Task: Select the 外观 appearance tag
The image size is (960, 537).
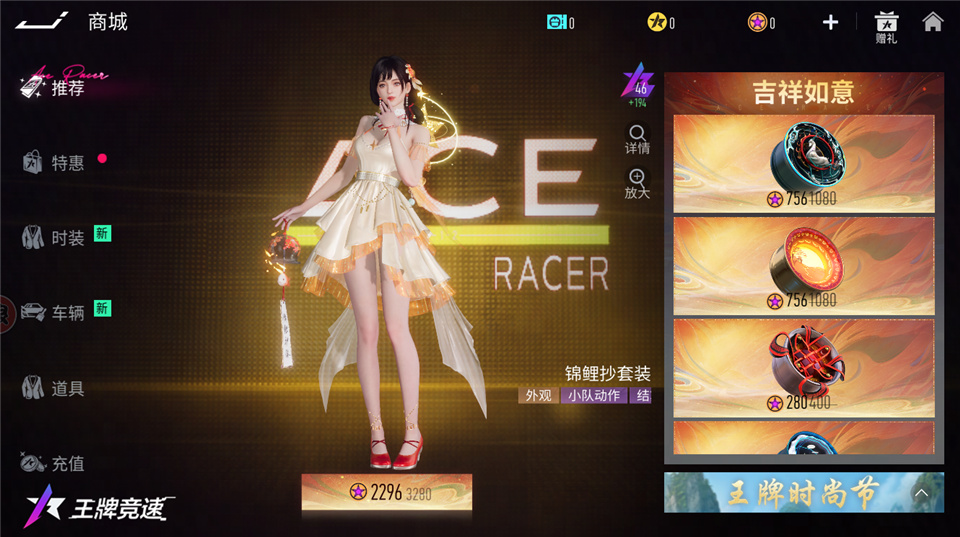Action: (x=538, y=395)
